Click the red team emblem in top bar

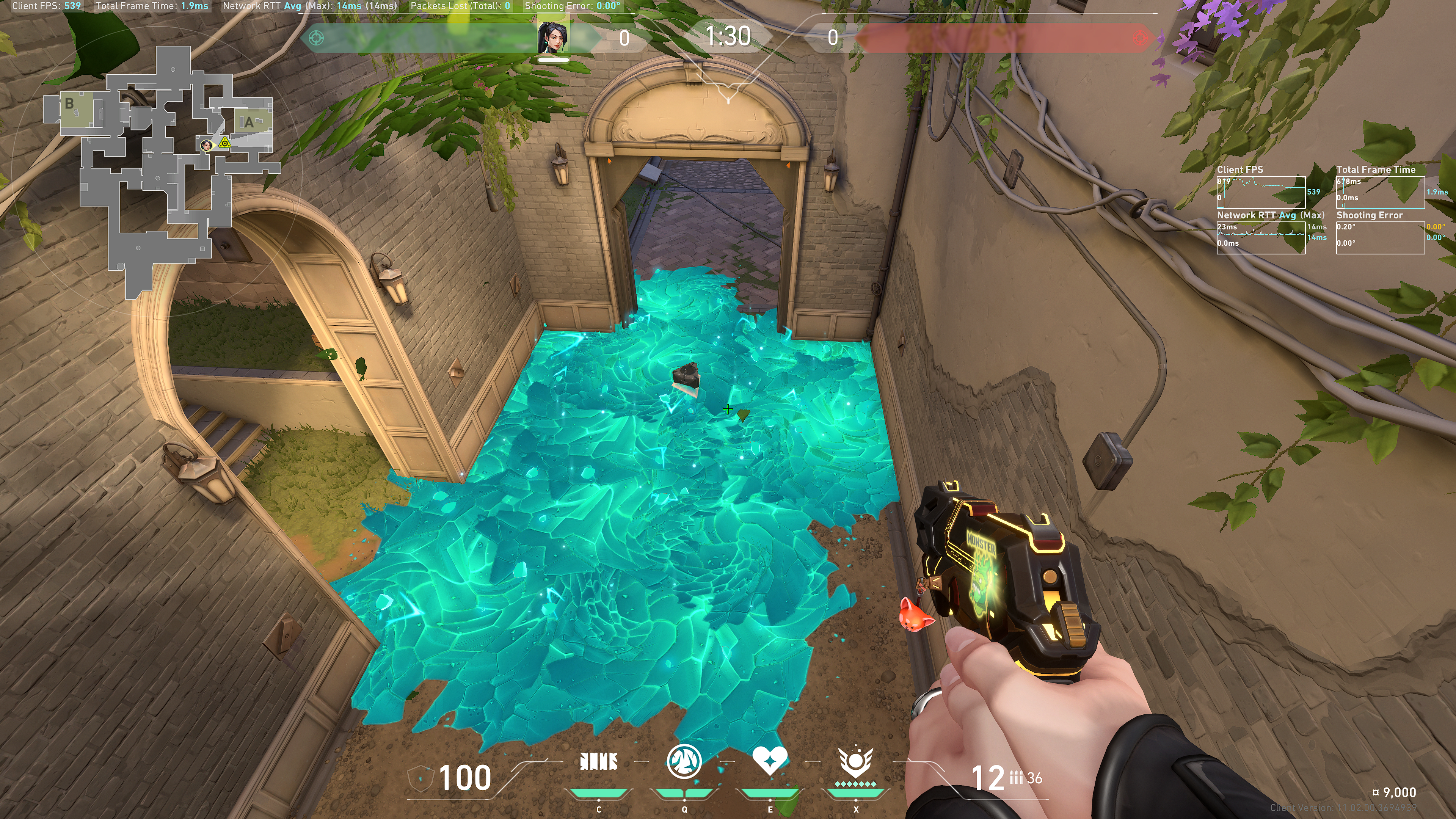[x=1140, y=38]
